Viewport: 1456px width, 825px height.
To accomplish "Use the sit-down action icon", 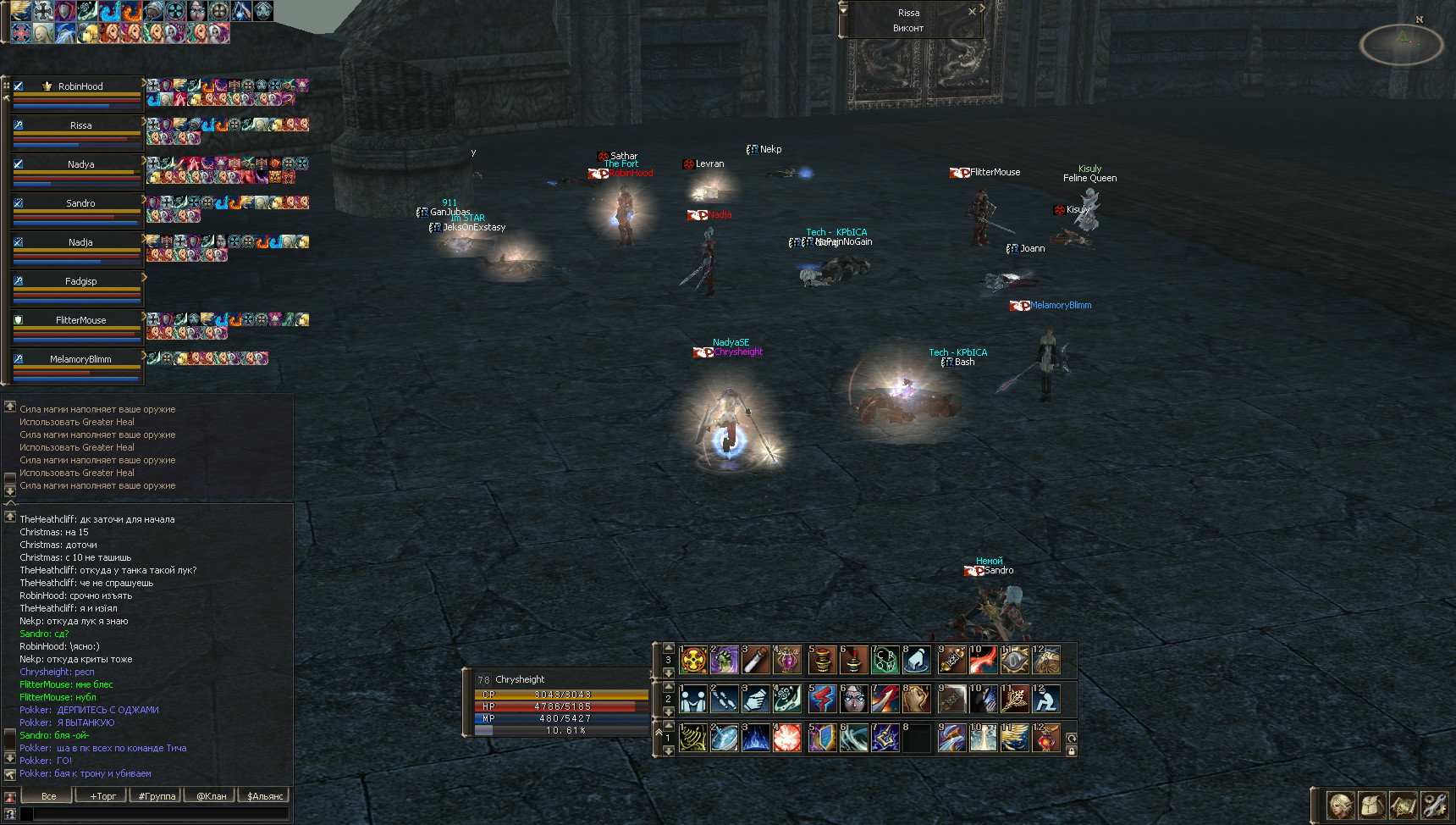I will tap(1046, 699).
